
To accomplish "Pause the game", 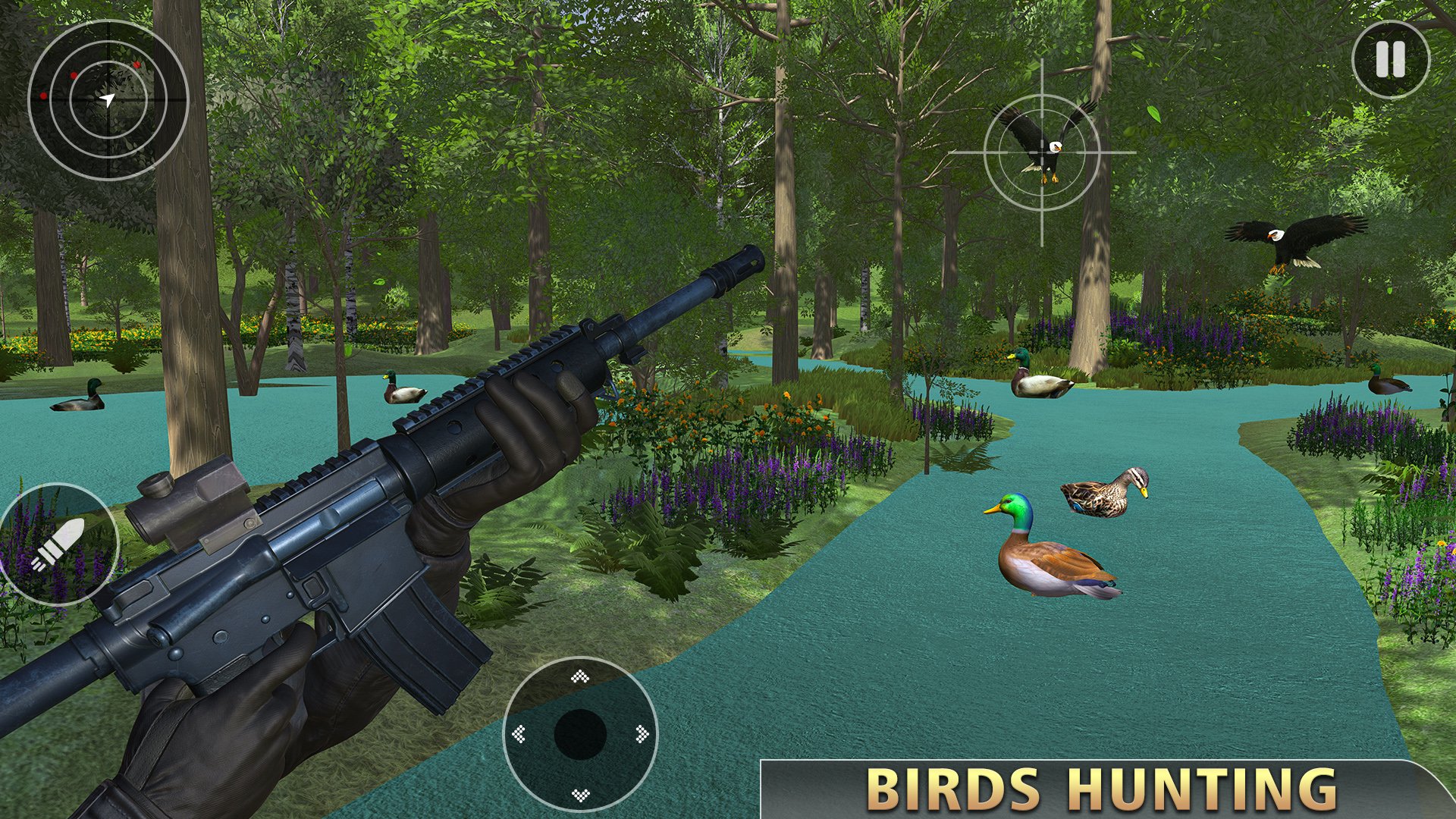I will tap(1390, 59).
